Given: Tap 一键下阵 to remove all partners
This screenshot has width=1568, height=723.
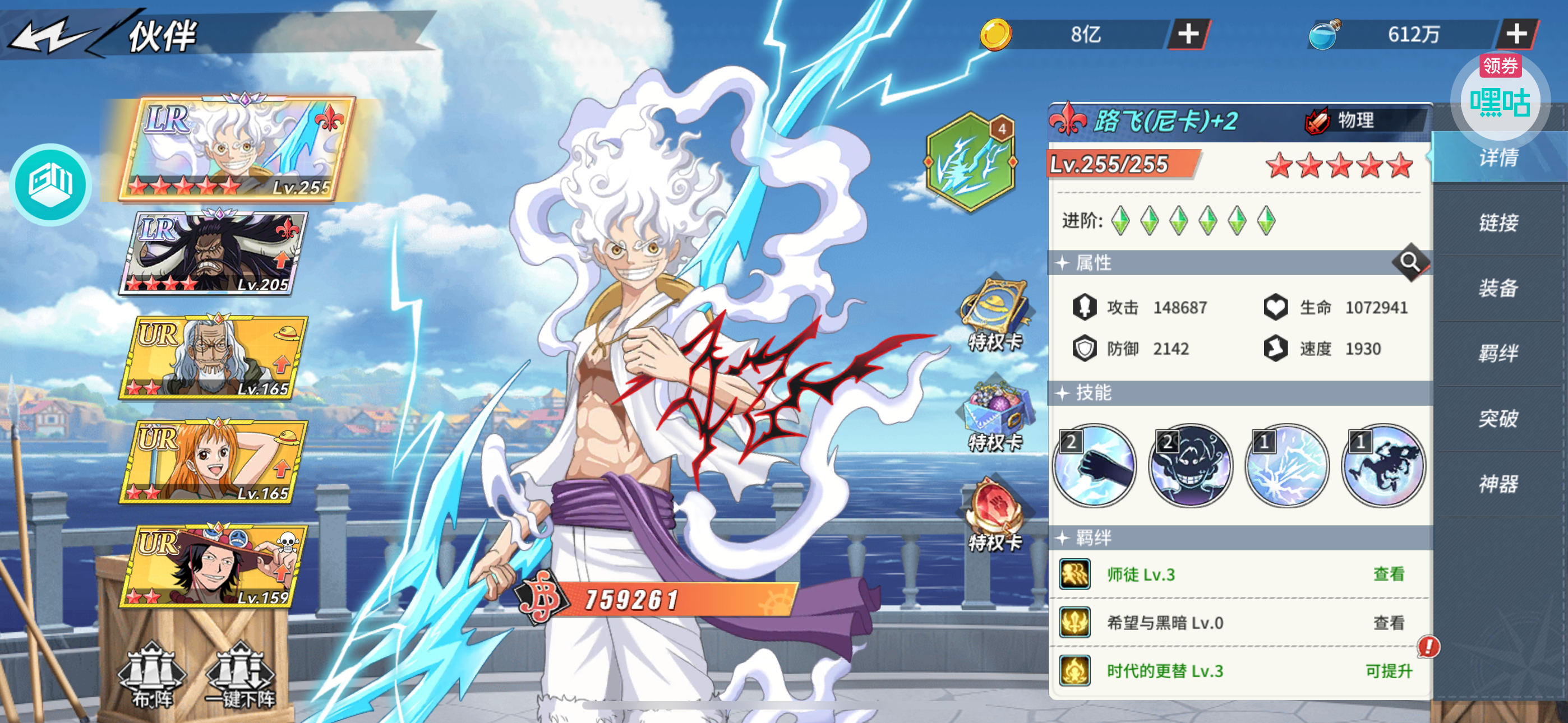Looking at the screenshot, I should (241, 676).
